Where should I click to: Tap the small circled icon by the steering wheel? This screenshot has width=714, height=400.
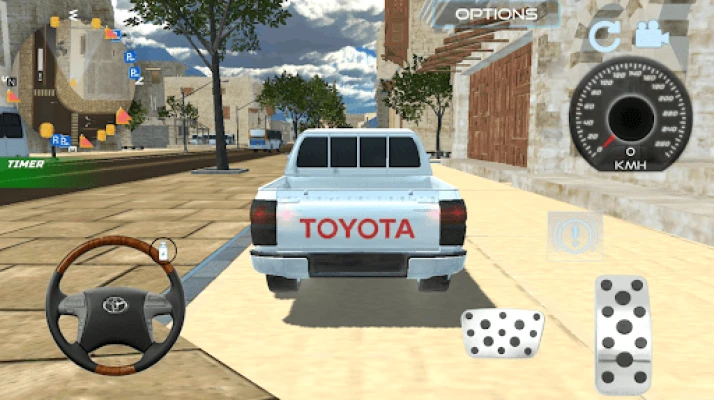pos(164,249)
